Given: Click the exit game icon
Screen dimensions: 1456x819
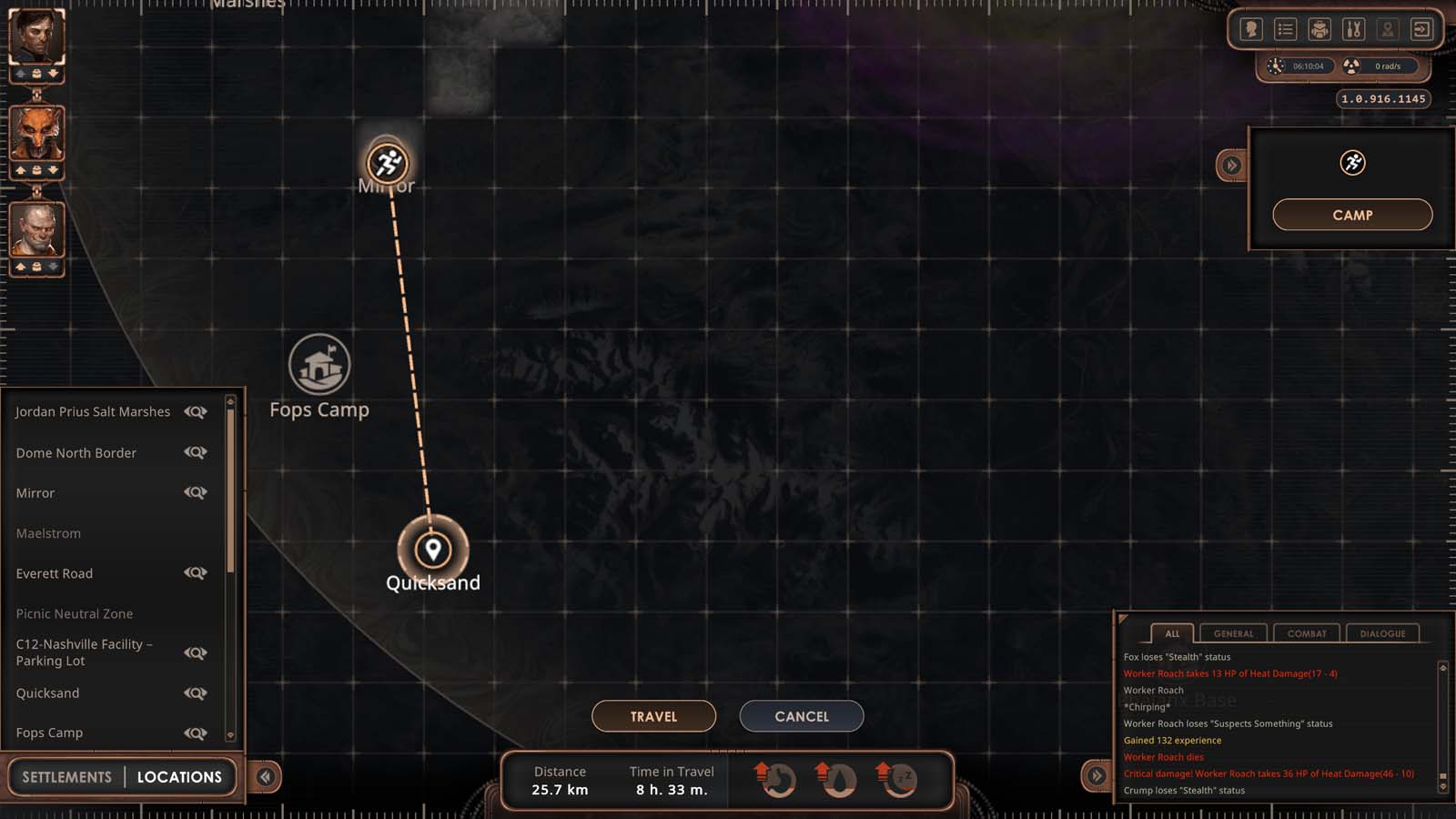Looking at the screenshot, I should 1421,29.
